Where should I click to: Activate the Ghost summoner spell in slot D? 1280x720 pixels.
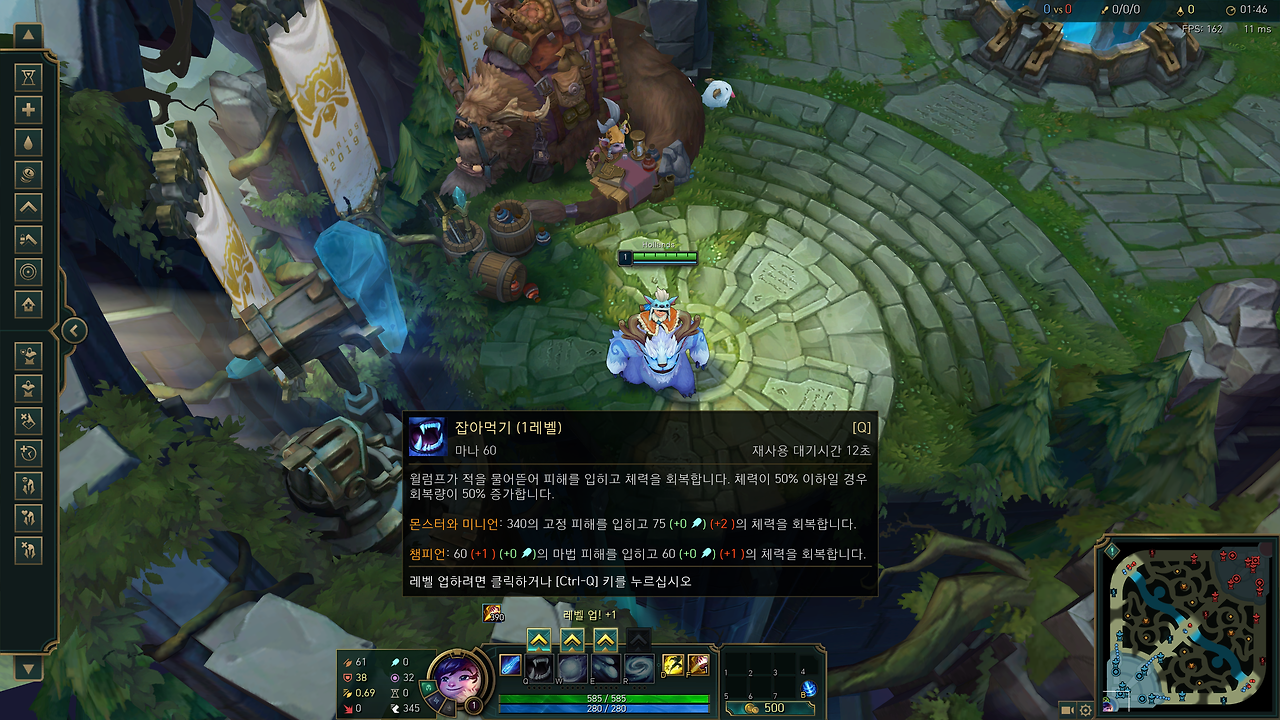[673, 666]
